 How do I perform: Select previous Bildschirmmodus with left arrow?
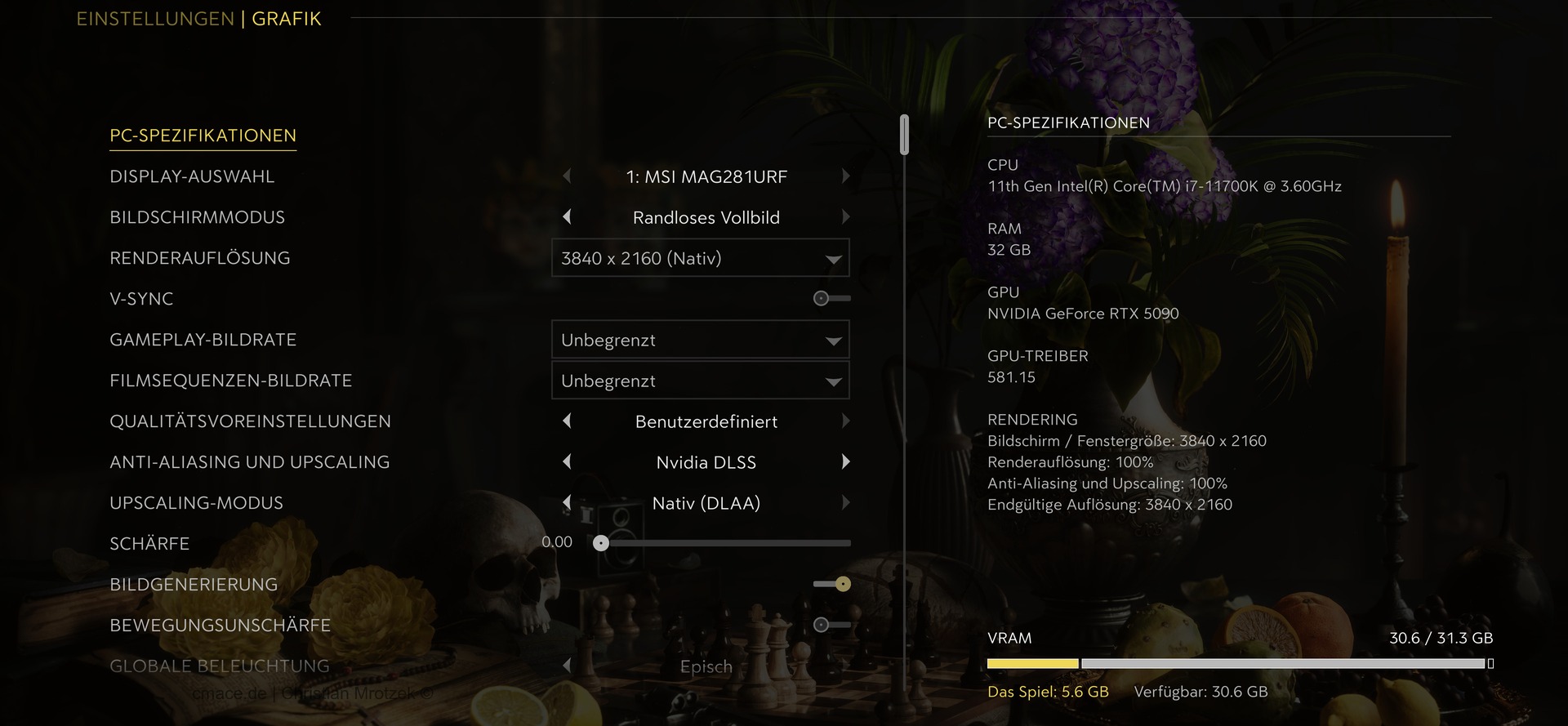pos(567,217)
